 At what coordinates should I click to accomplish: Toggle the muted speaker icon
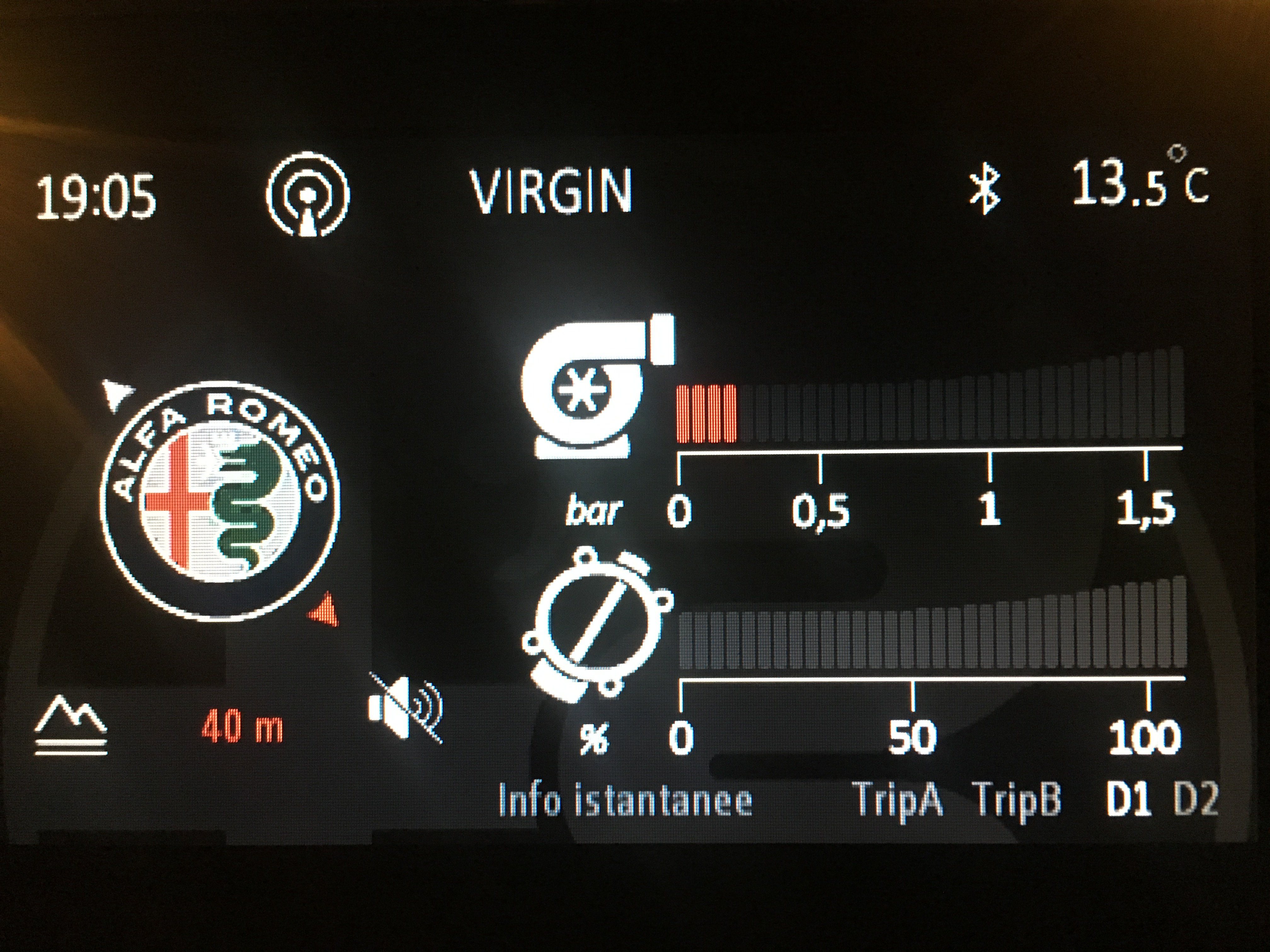click(405, 707)
